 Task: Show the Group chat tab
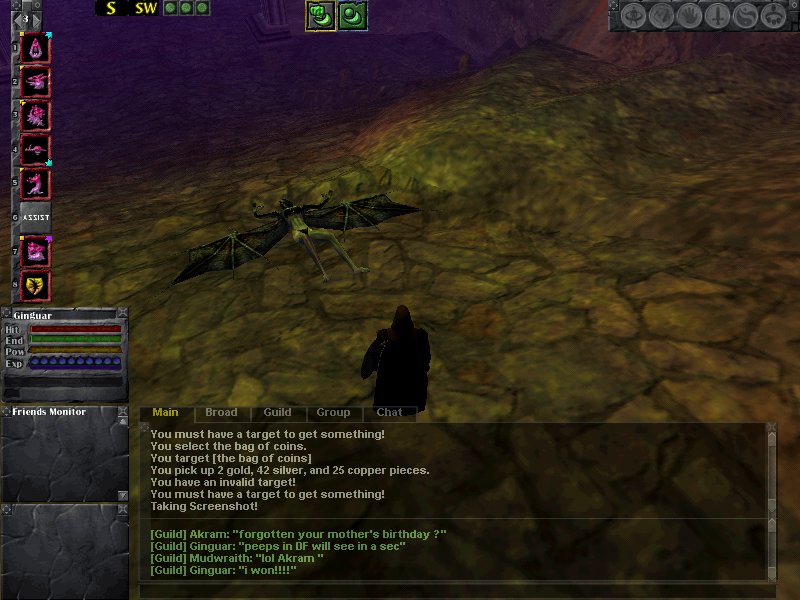point(333,412)
